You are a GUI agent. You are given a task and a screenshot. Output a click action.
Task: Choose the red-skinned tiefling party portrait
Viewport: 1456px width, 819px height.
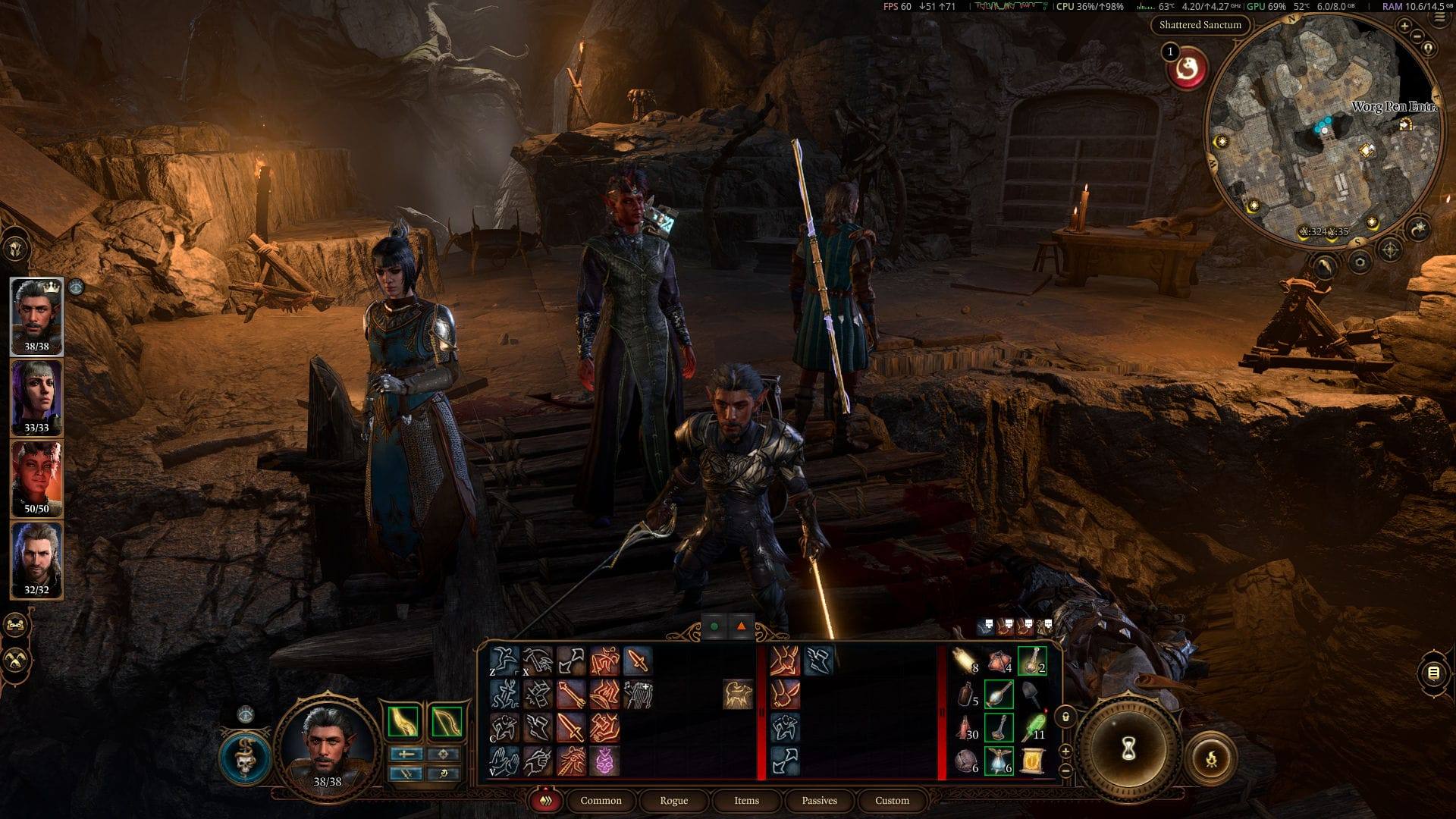tap(36, 478)
